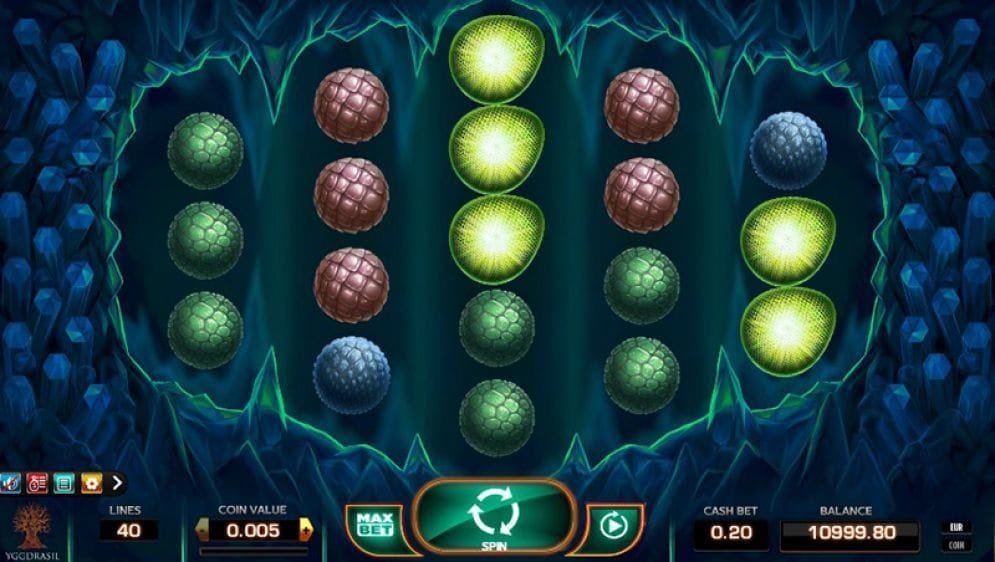Toggle the sound speaker icon
995x562 pixels.
pyautogui.click(x=12, y=483)
